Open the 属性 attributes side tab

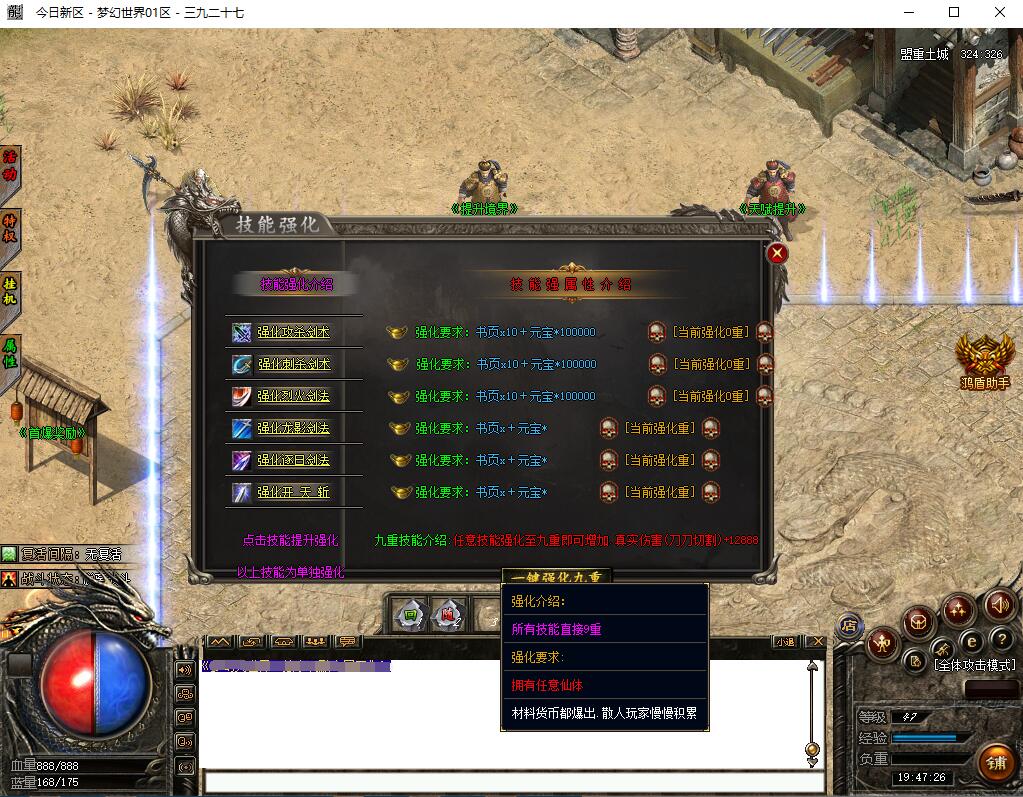click(x=10, y=353)
